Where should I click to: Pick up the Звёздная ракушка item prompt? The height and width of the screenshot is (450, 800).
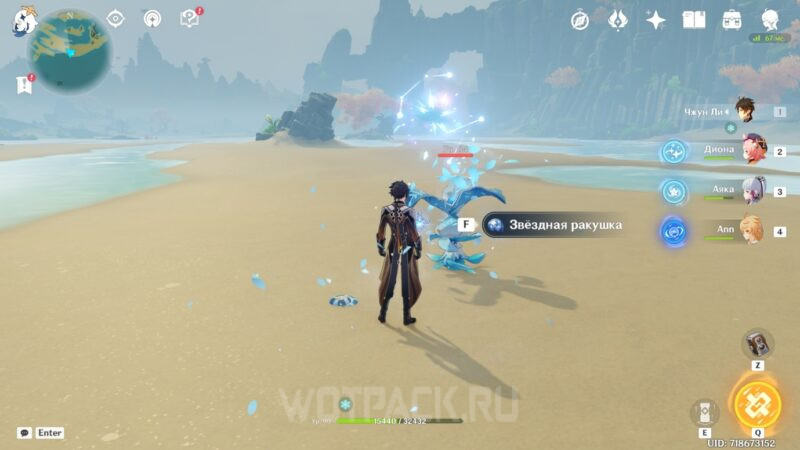[551, 225]
